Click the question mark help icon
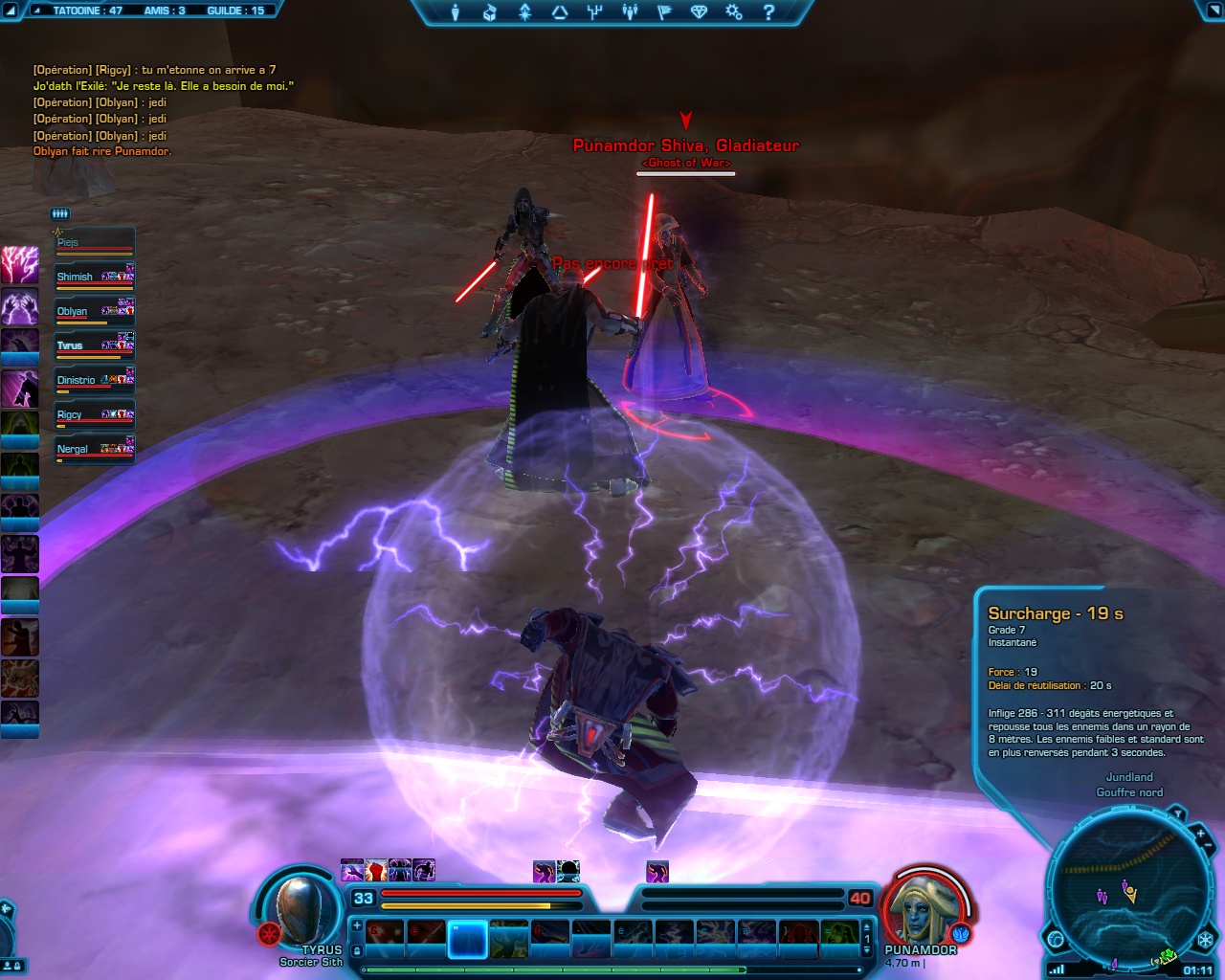The width and height of the screenshot is (1225, 980). (x=768, y=12)
